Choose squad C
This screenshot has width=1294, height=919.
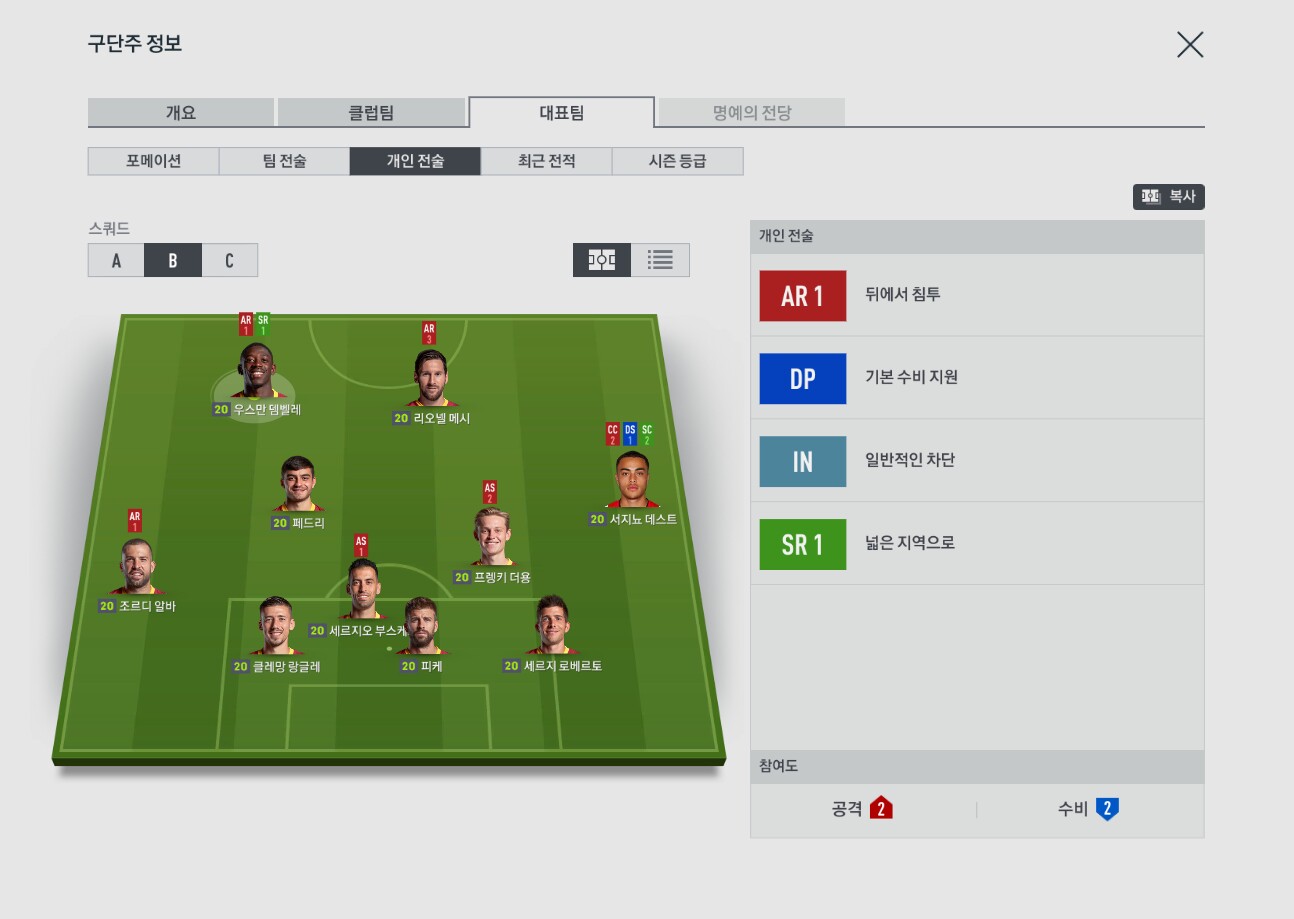click(229, 260)
